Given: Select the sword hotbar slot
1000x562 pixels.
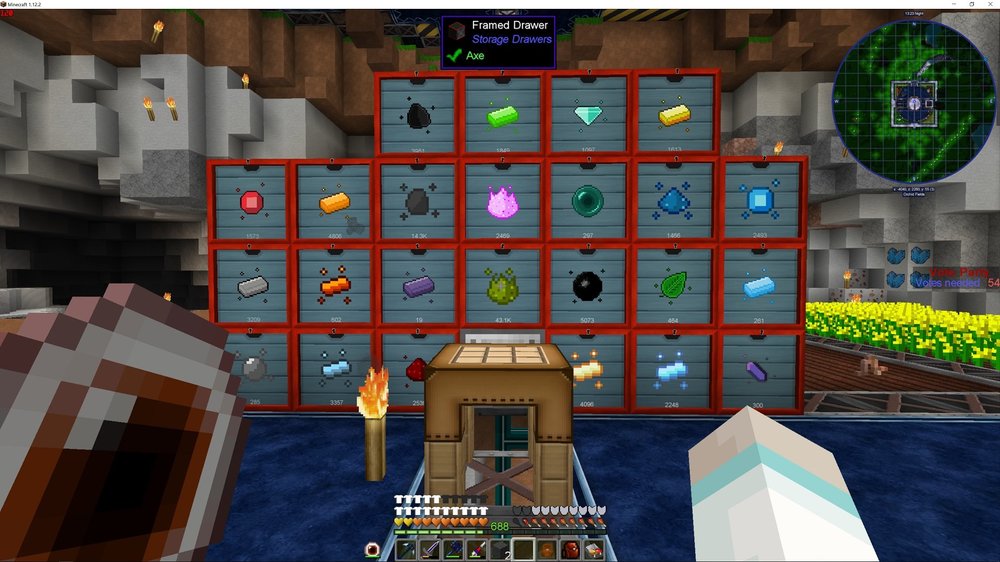Looking at the screenshot, I should click(429, 549).
